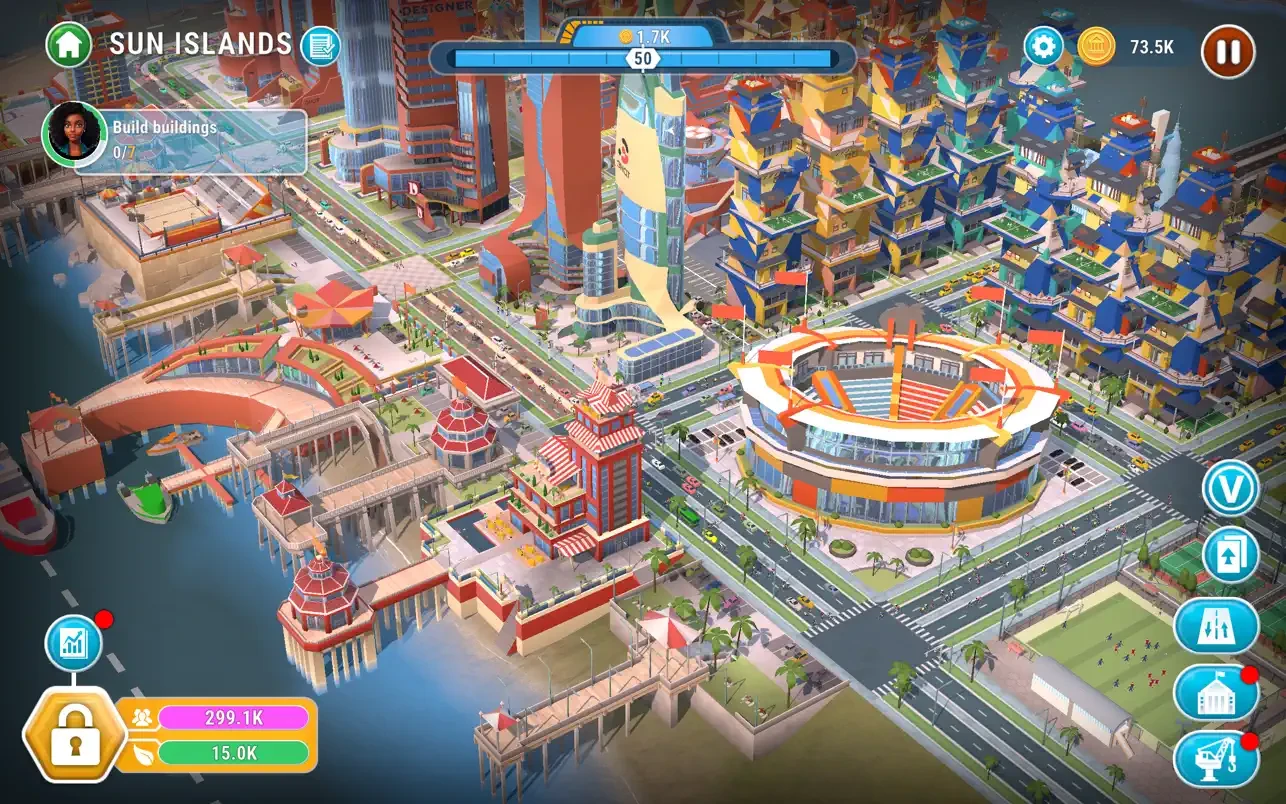1286x804 pixels.
Task: Open the government building menu
Action: (1214, 693)
